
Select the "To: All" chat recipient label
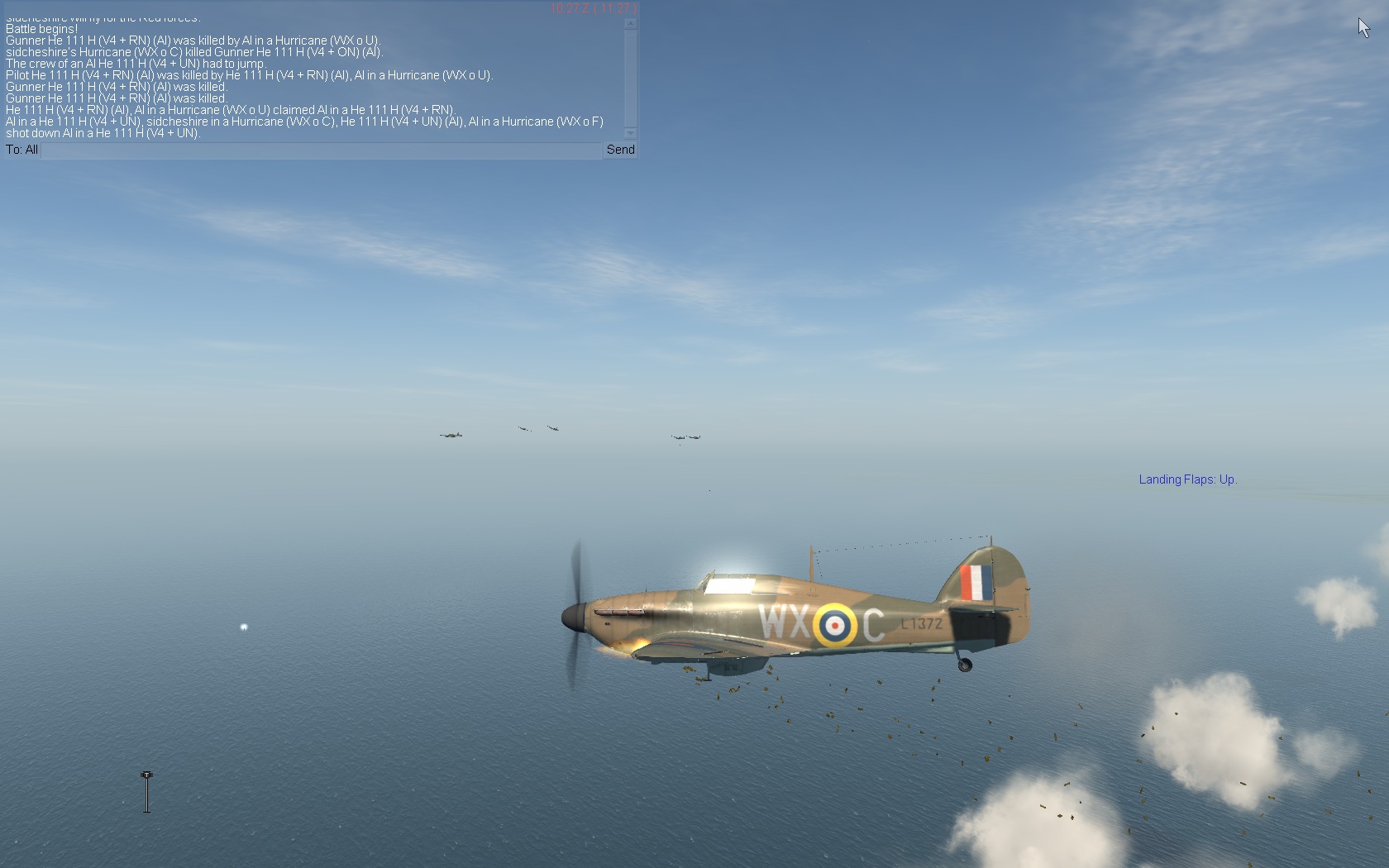(x=21, y=150)
